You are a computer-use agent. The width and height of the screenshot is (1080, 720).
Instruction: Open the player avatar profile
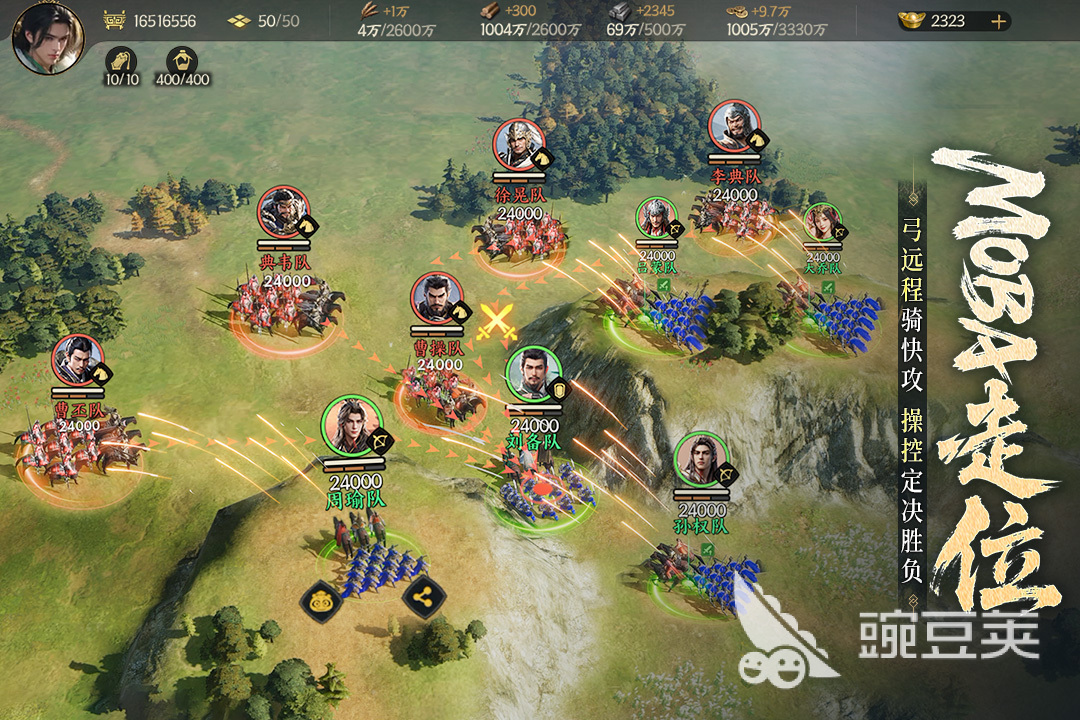[47, 37]
